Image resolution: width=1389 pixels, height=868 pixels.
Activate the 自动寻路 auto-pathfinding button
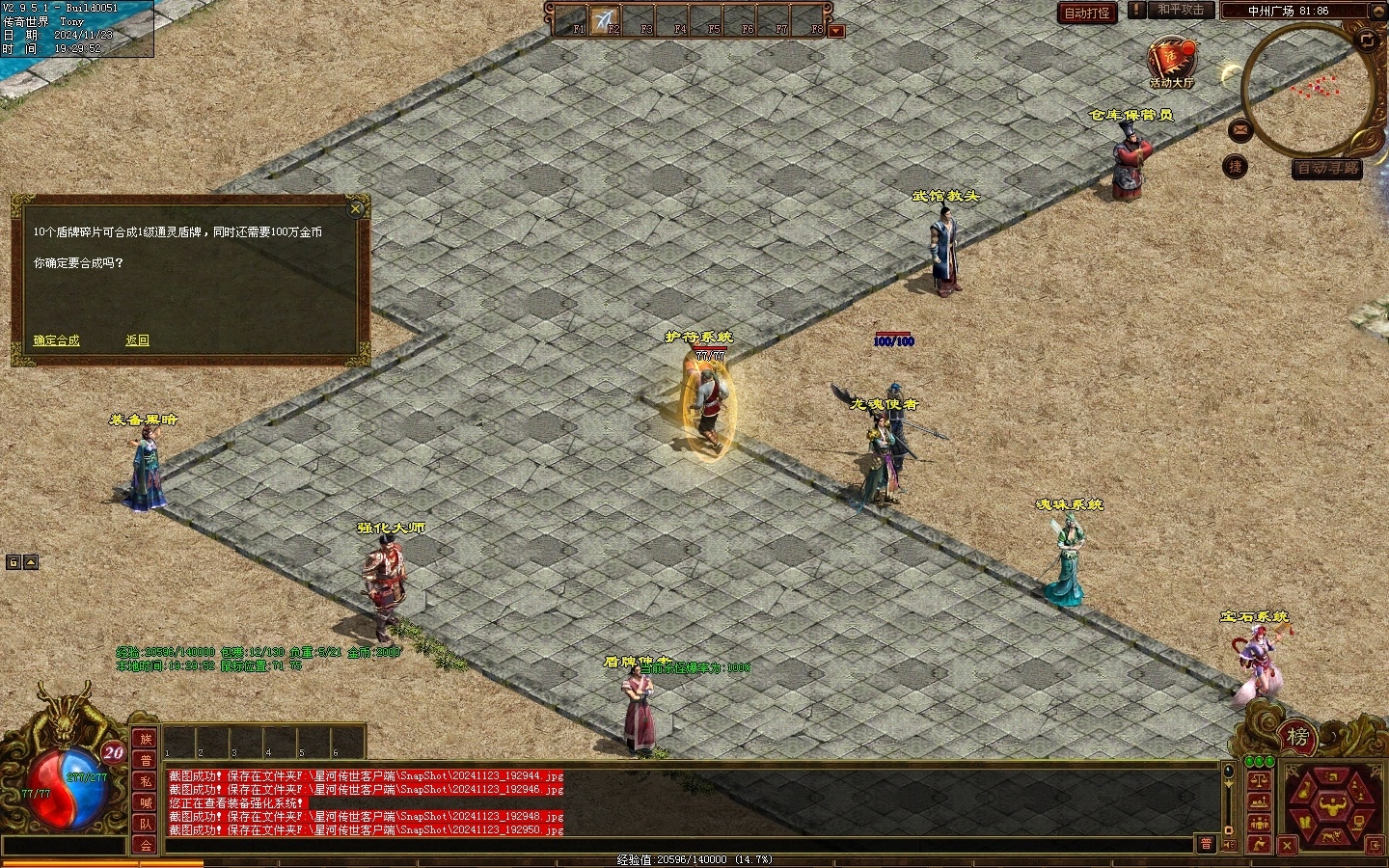coord(1327,169)
